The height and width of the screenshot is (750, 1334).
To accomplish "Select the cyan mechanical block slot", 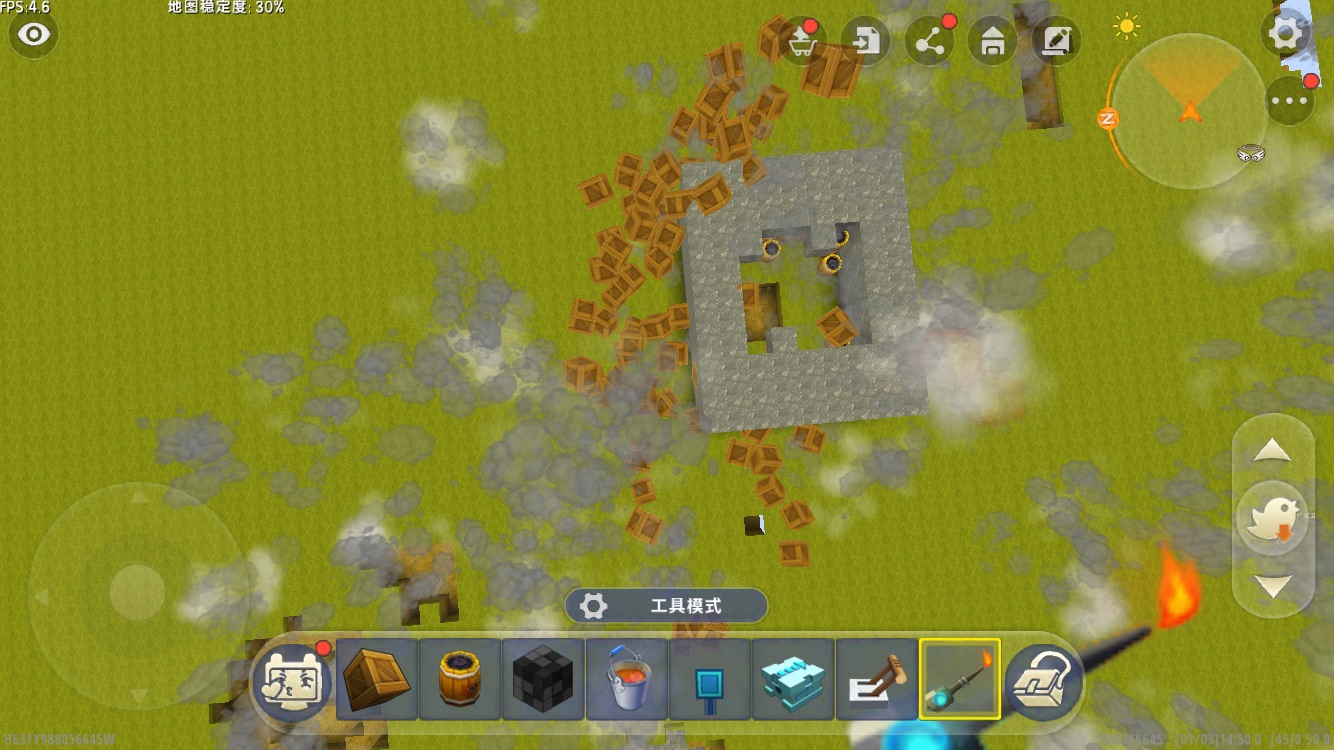I will [793, 680].
